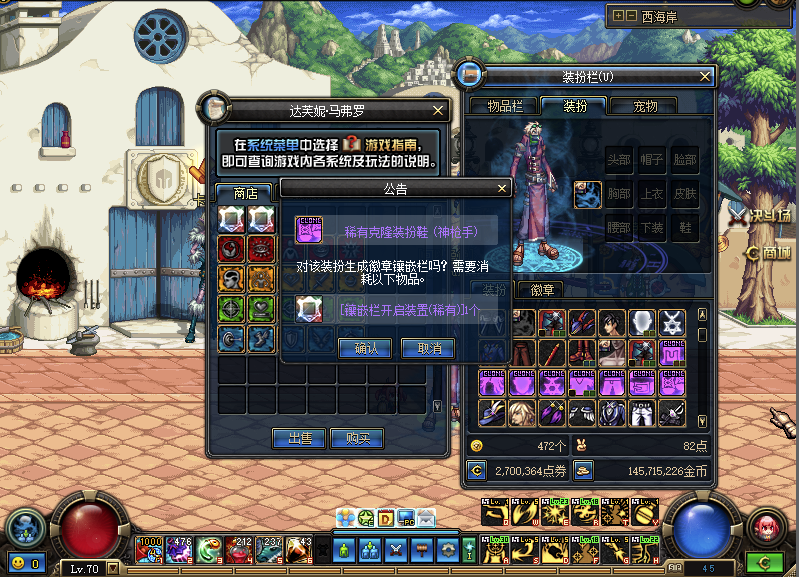Select the 帽子 hat equipment slot

click(652, 160)
